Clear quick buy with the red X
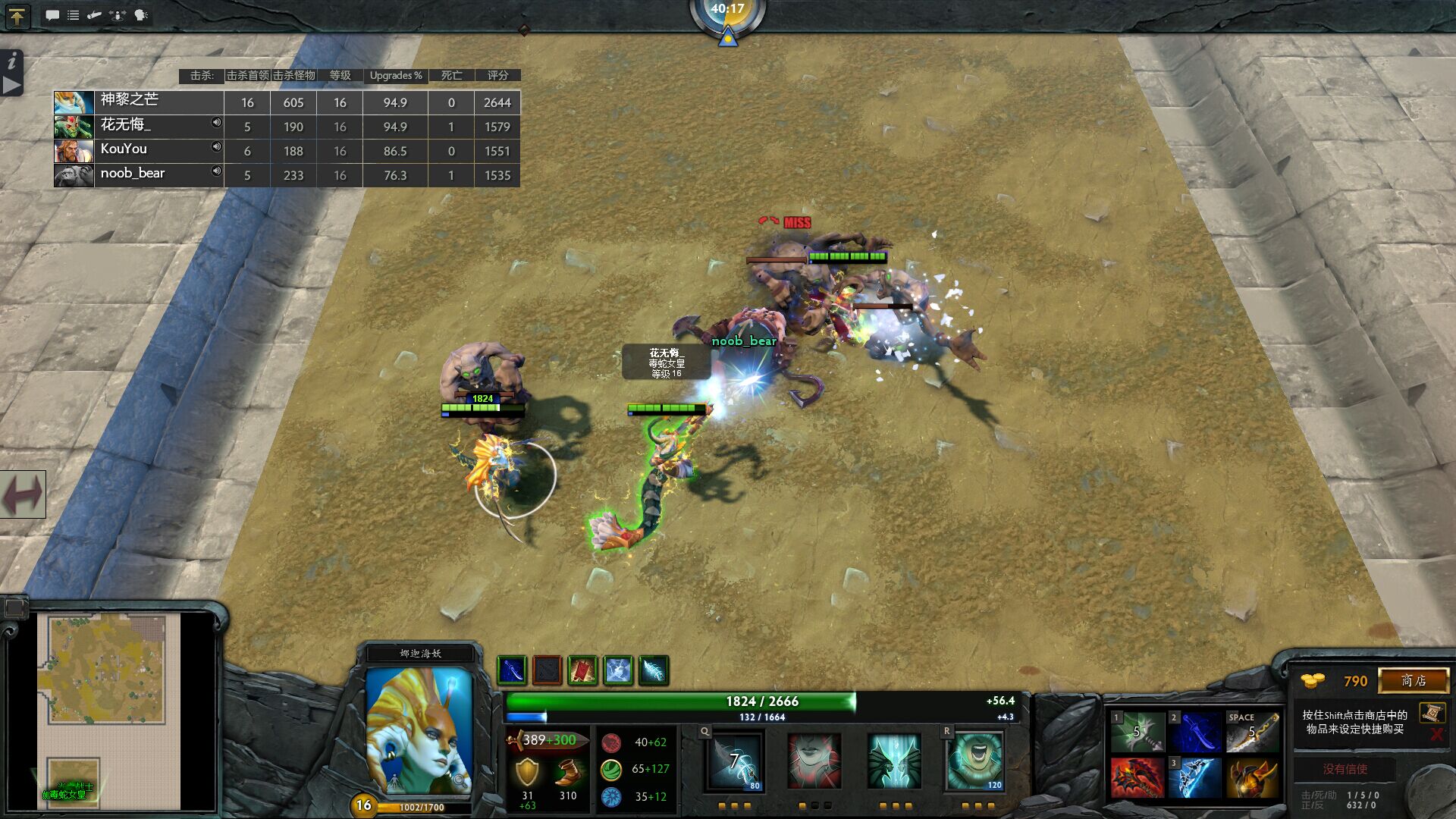The width and height of the screenshot is (1456, 819). click(x=1435, y=733)
